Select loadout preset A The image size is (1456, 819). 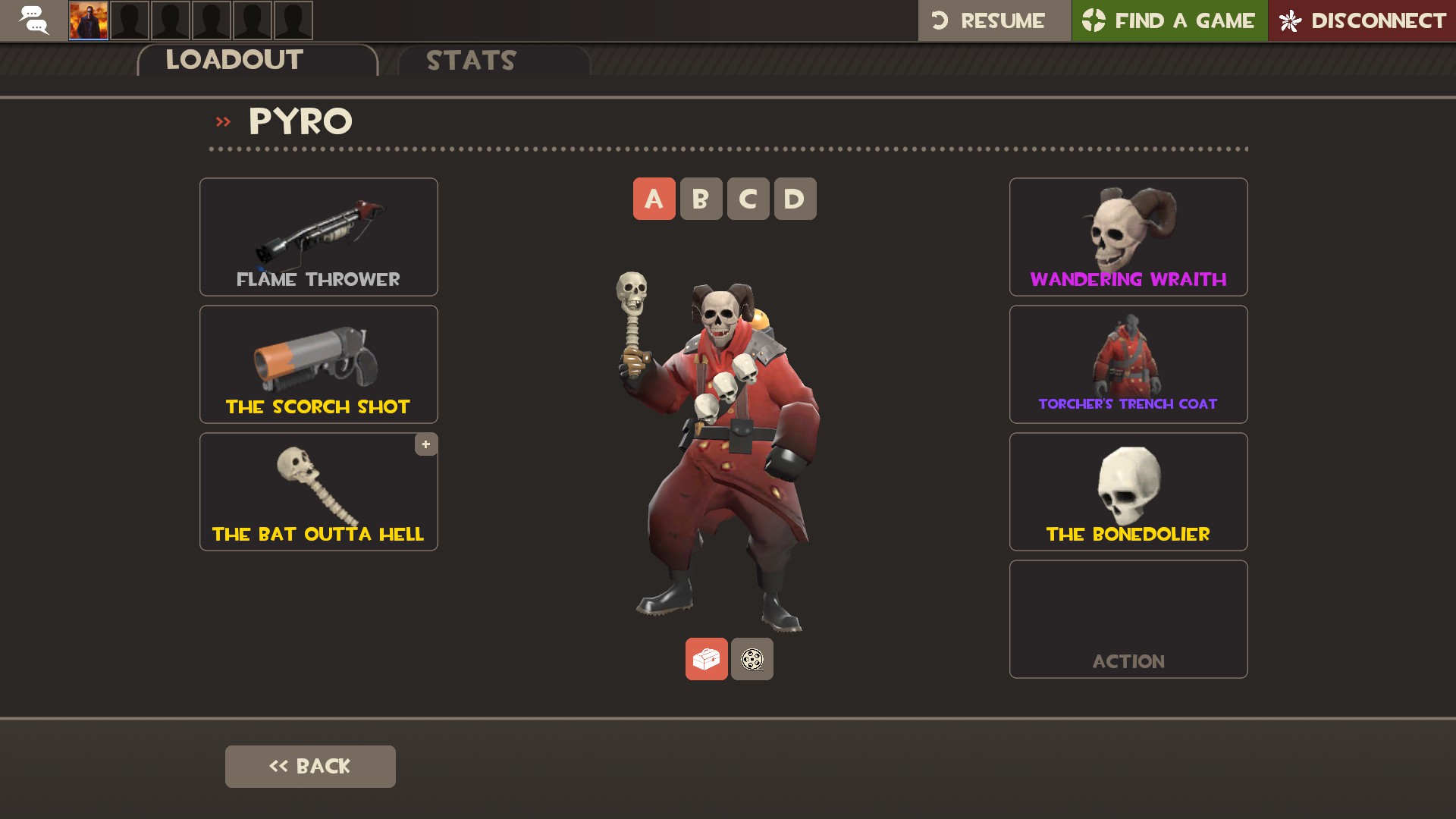pos(653,199)
